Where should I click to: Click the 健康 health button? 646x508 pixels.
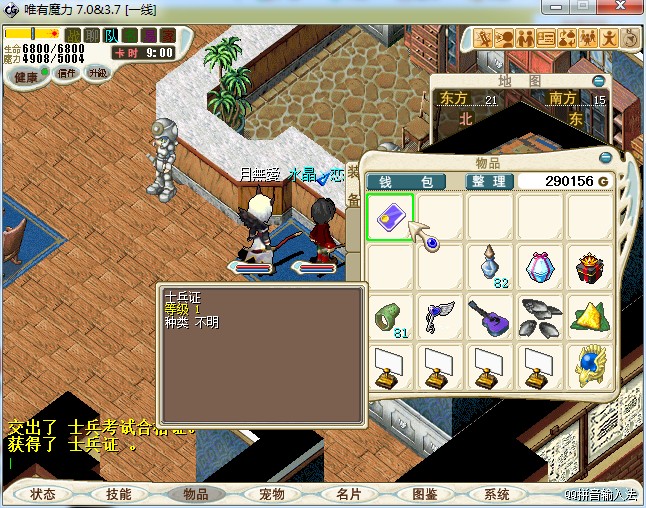pyautogui.click(x=27, y=77)
